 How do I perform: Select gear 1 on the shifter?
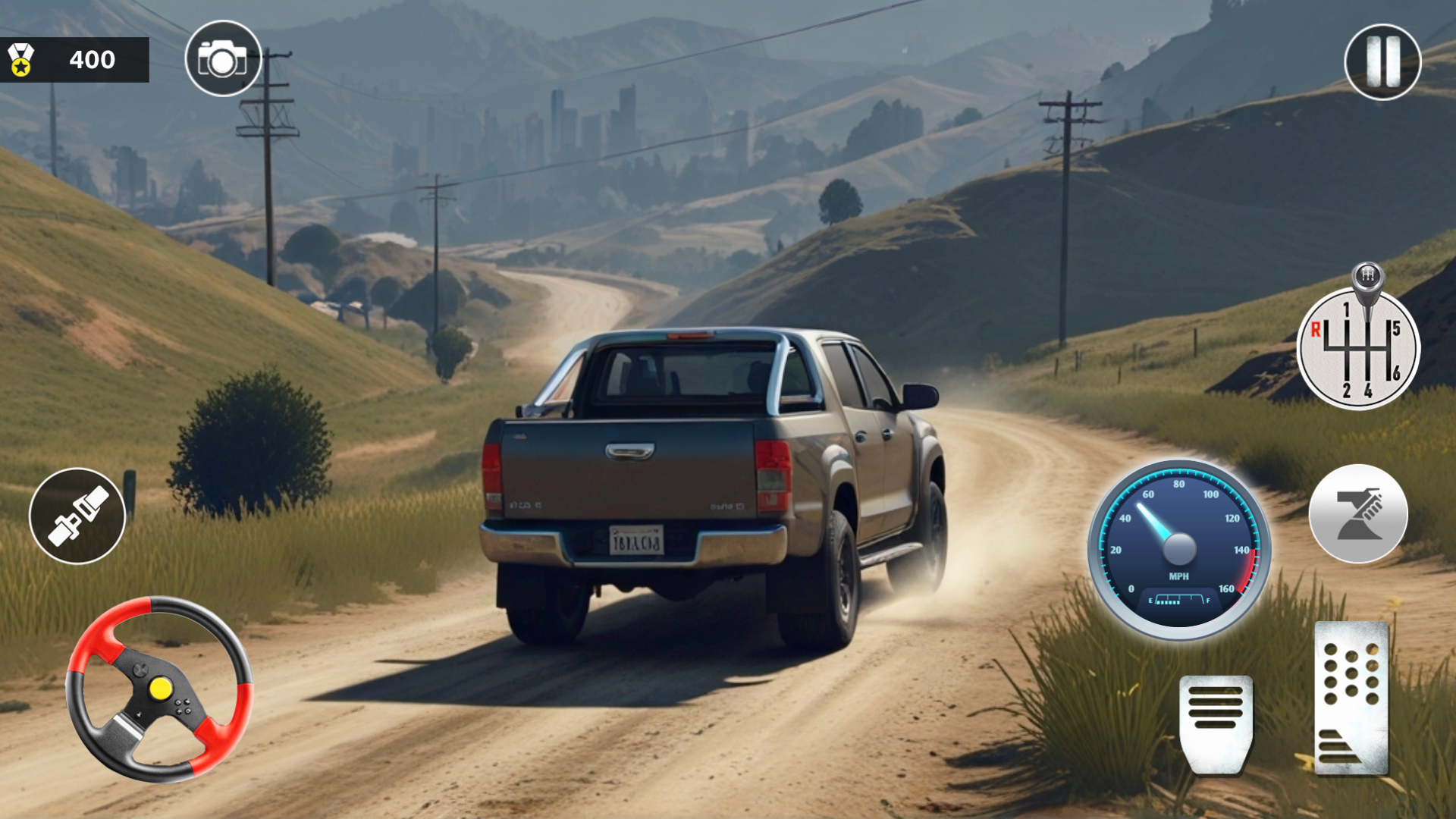point(1347,309)
